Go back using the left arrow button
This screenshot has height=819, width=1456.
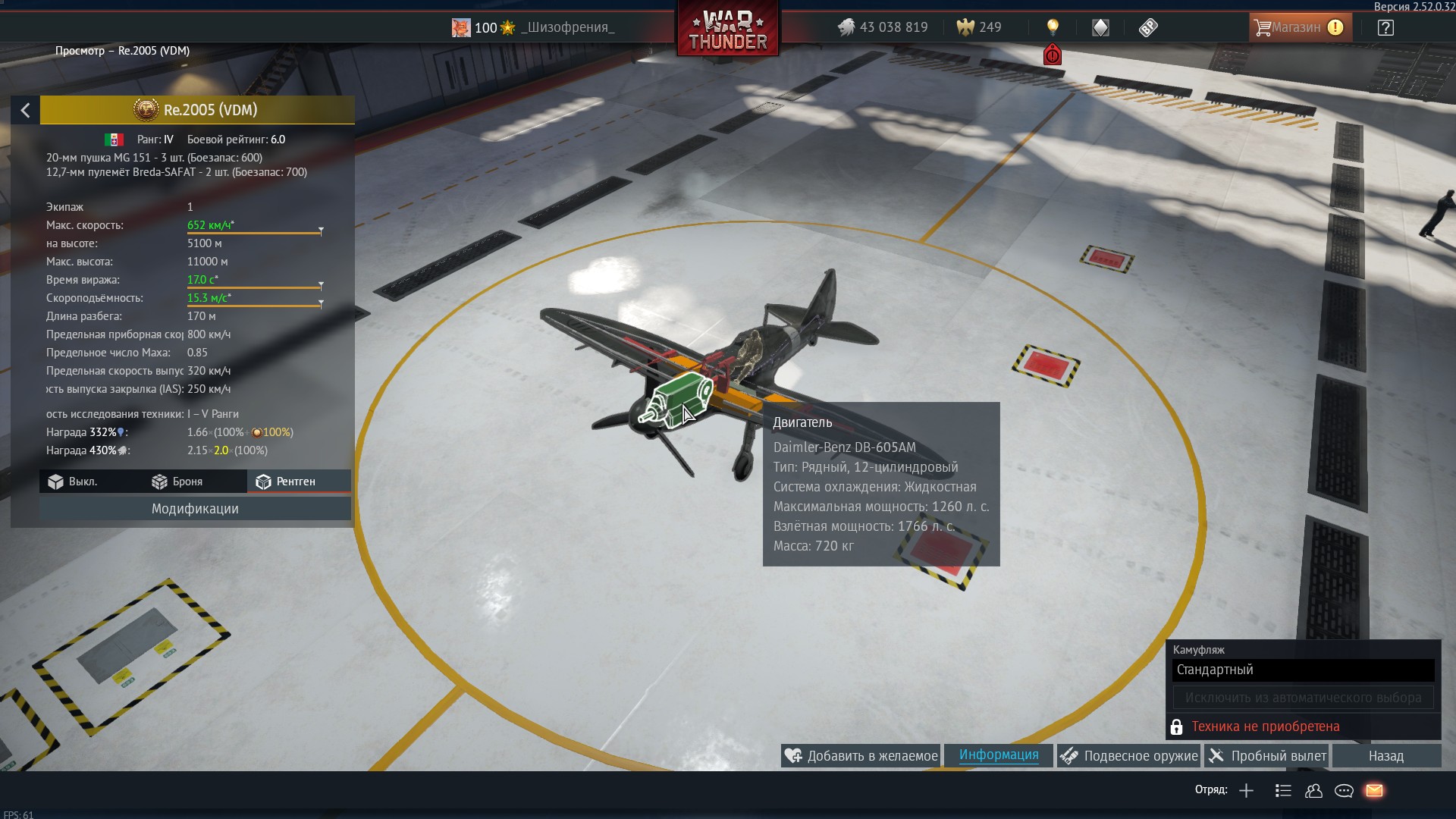(x=25, y=111)
